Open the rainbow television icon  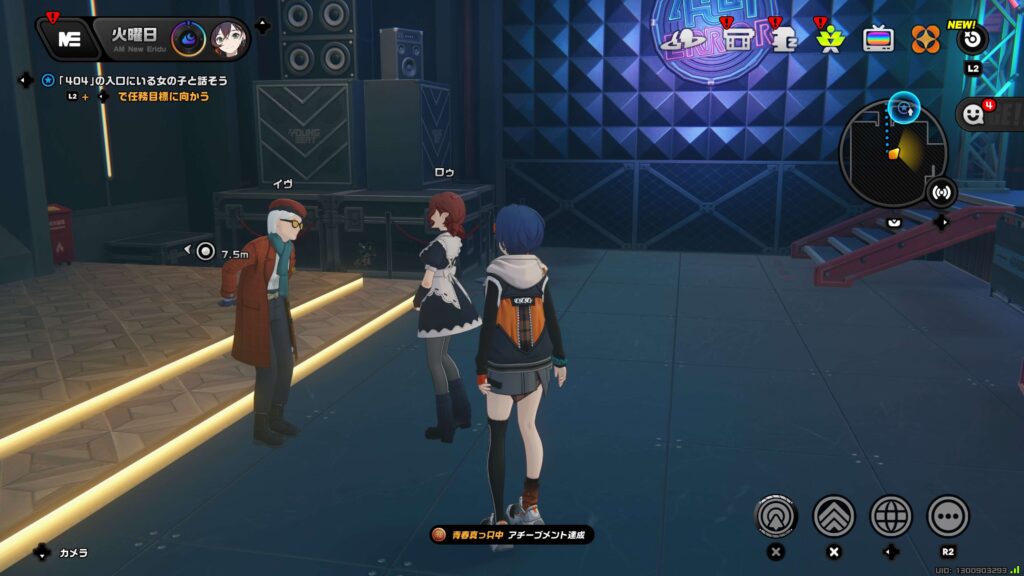879,39
